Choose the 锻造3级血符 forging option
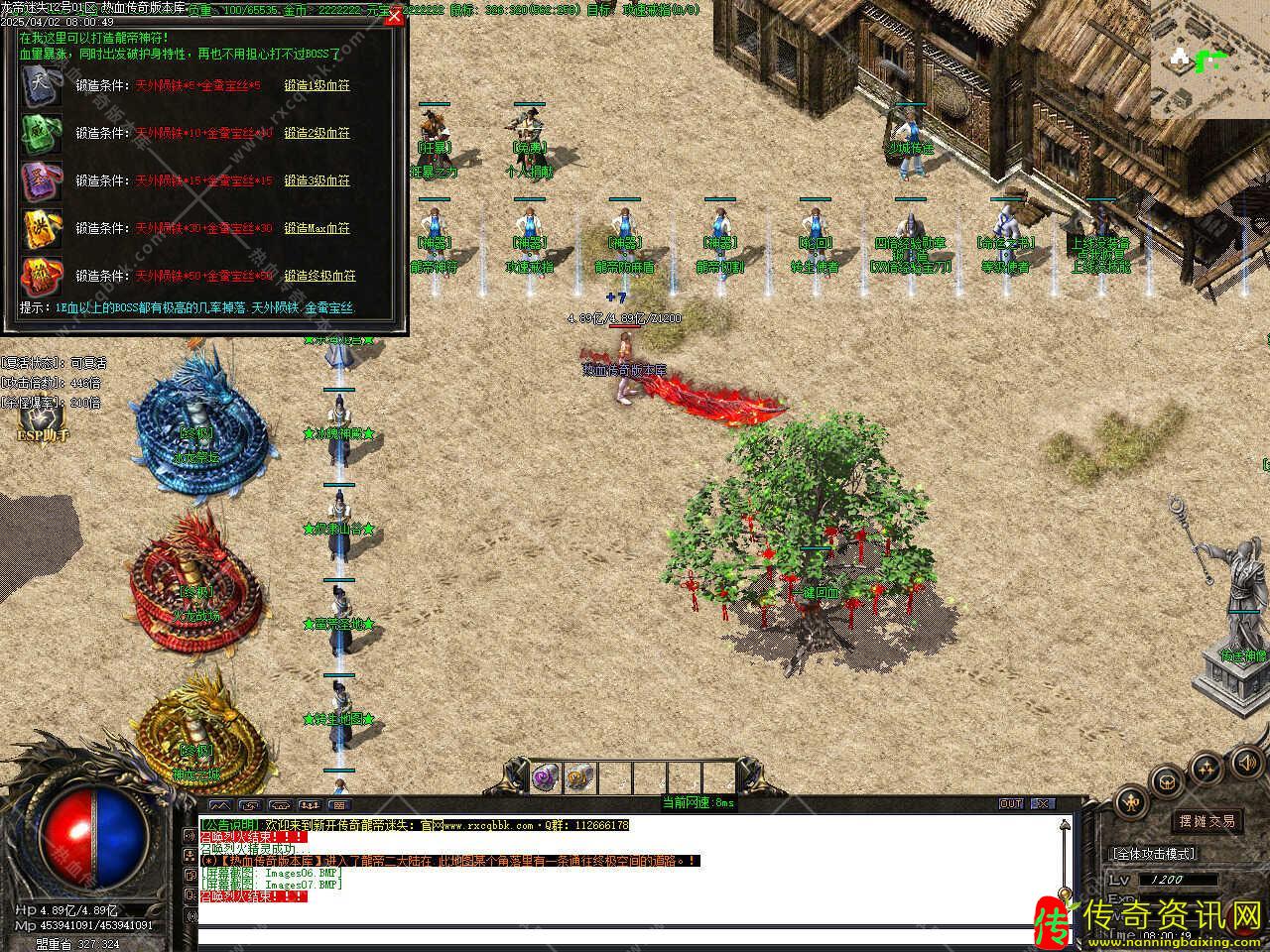 click(x=317, y=180)
